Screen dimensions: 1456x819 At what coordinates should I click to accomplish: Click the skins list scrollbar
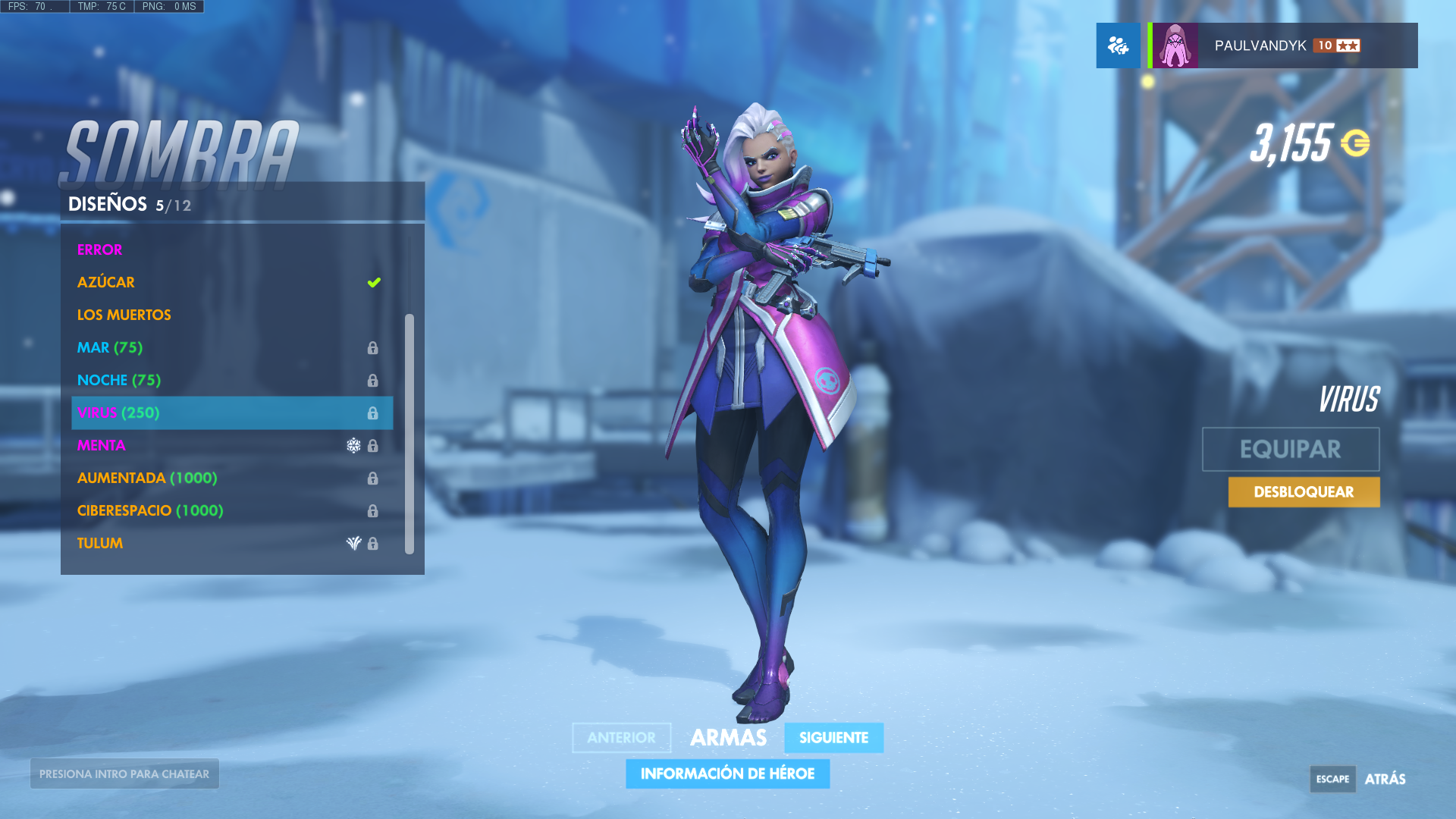click(409, 433)
